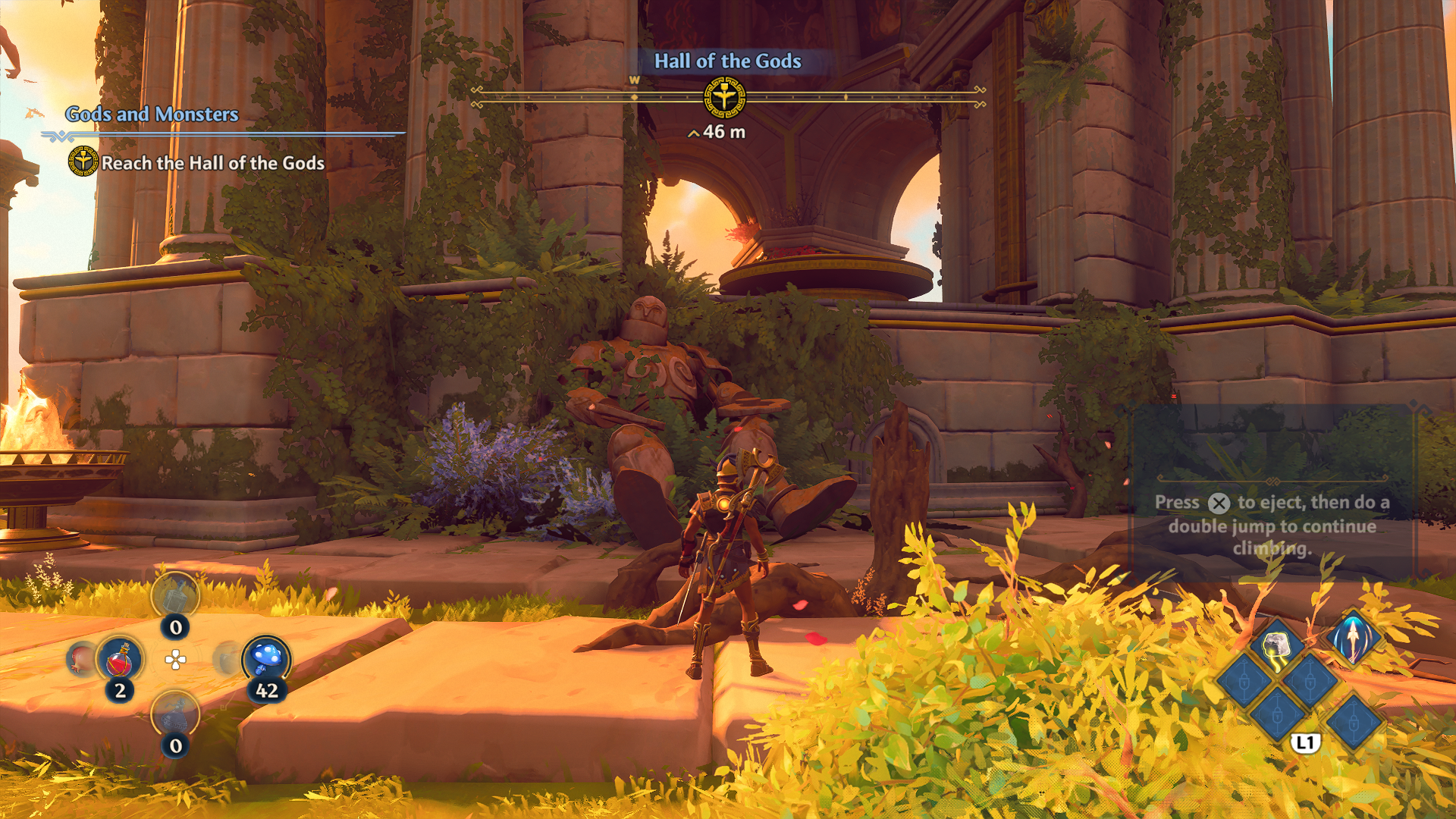Open the Gods and Monsters quest tracker
This screenshot has width=1456, height=819.
click(152, 114)
